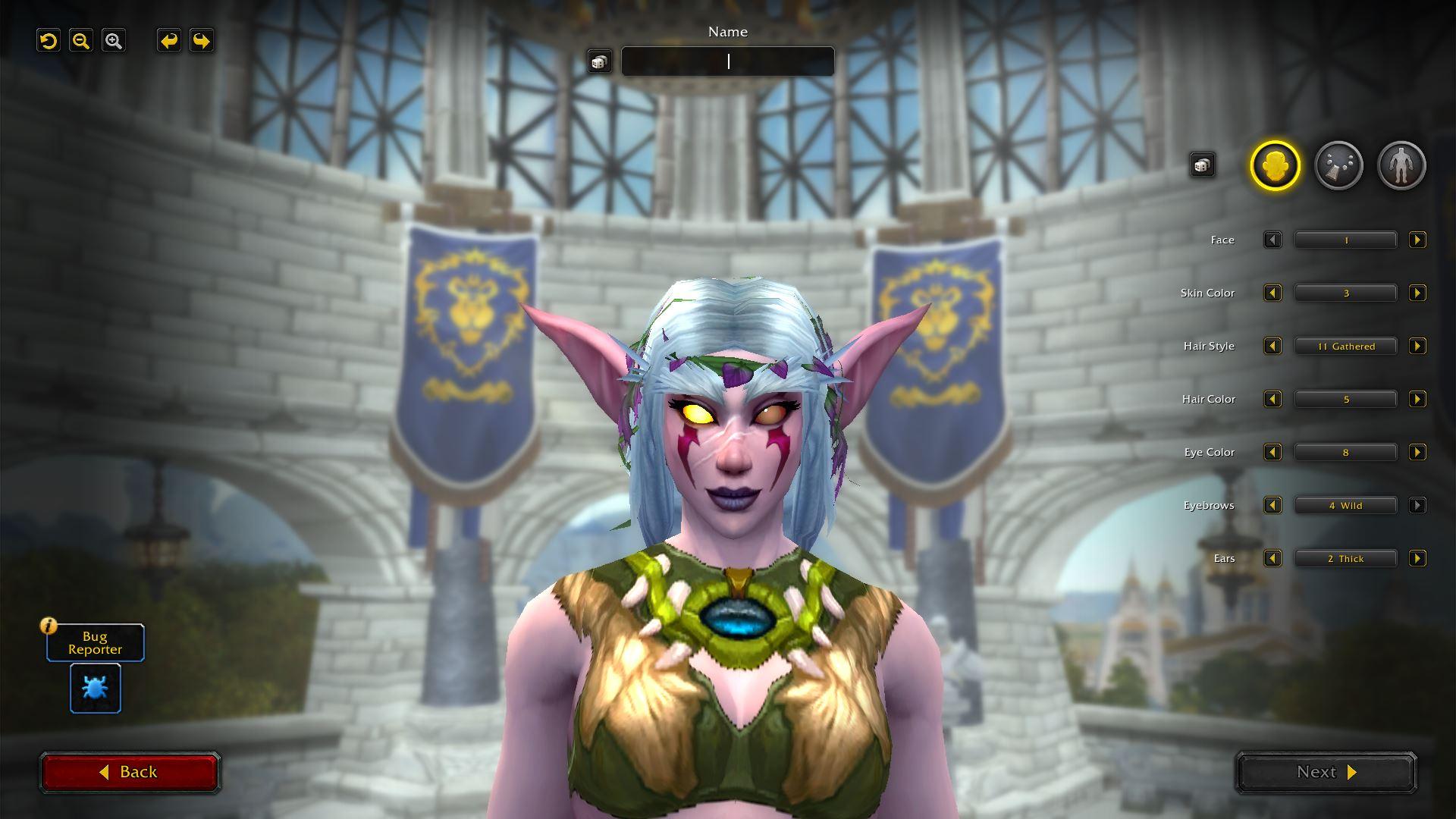
Task: Click the Back button
Action: (130, 772)
